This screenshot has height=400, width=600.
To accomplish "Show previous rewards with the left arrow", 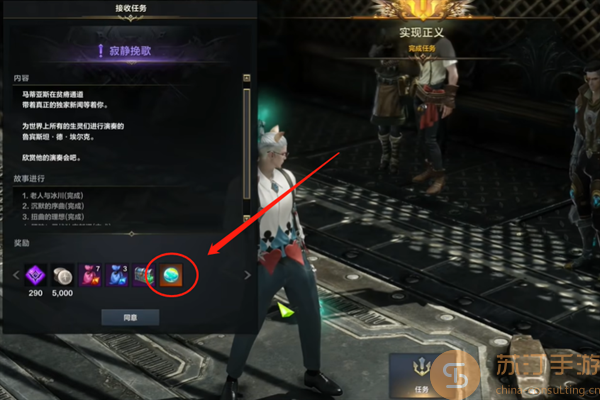I will click(16, 275).
